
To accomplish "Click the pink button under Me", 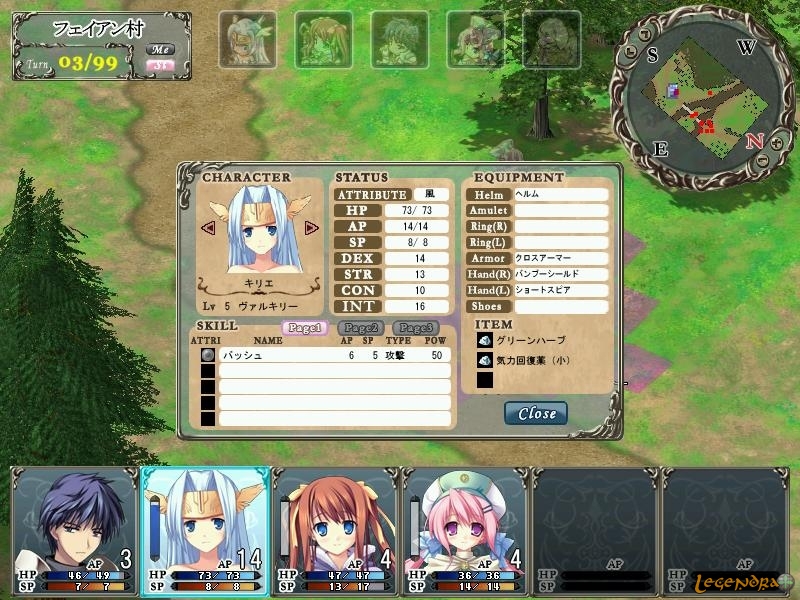I will pyautogui.click(x=160, y=65).
